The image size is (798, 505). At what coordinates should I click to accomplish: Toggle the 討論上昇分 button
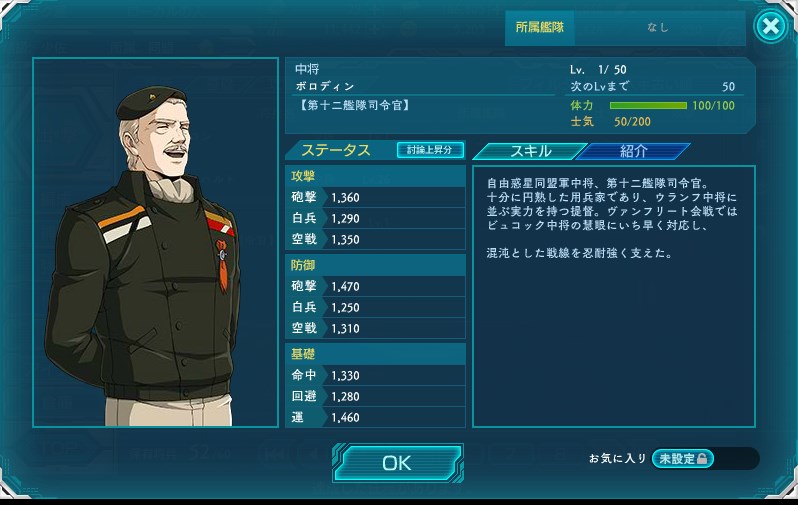pyautogui.click(x=430, y=150)
